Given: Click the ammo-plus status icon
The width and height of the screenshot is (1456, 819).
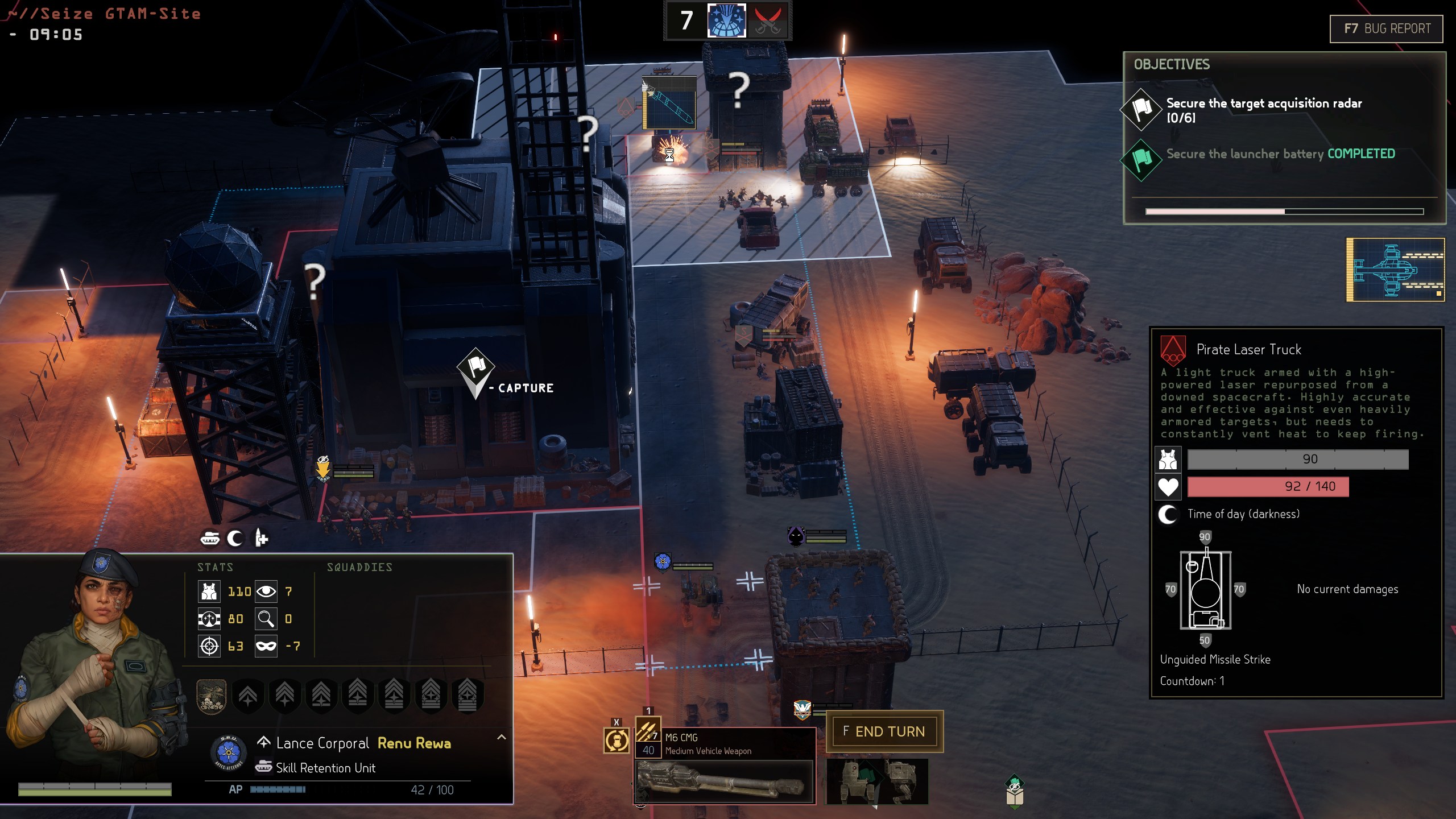Looking at the screenshot, I should [261, 538].
